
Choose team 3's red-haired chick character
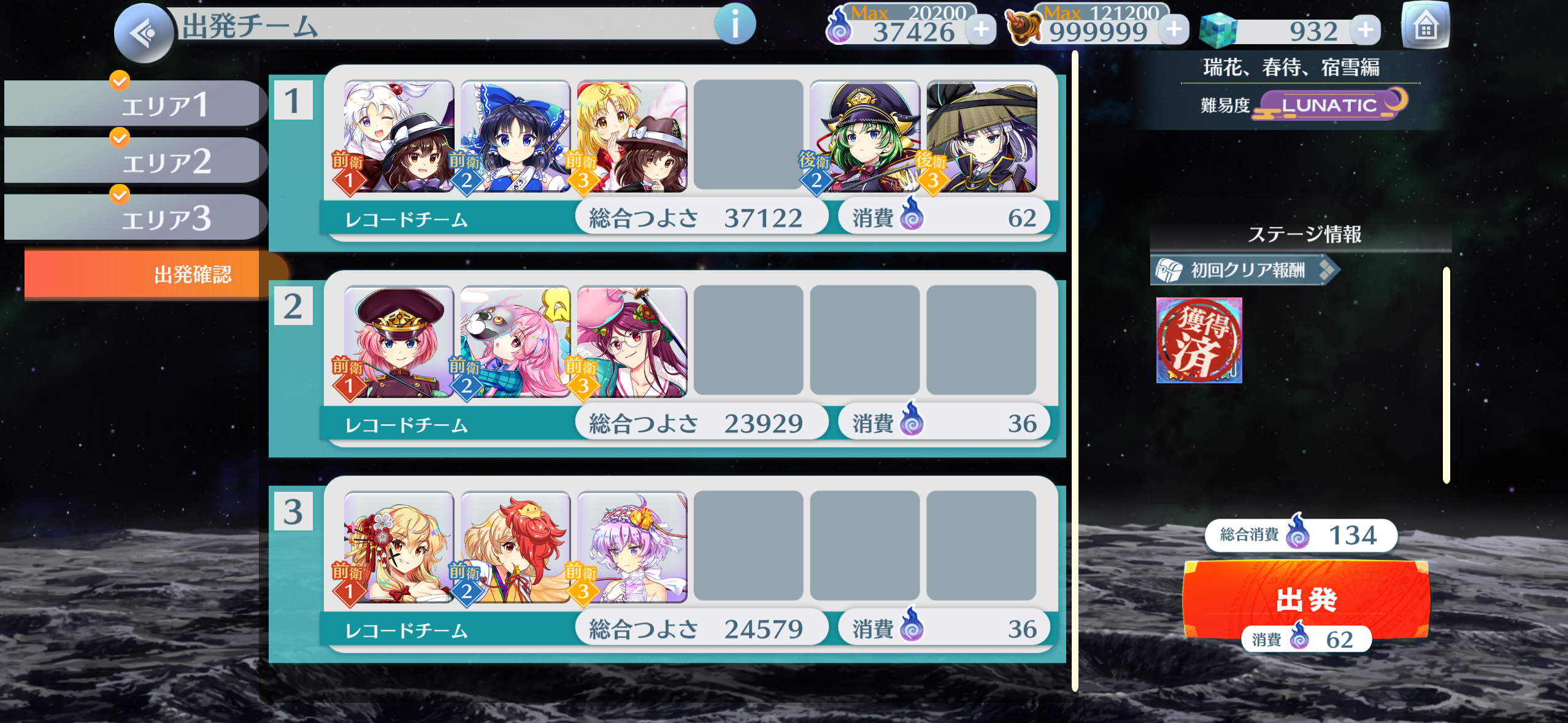[515, 547]
